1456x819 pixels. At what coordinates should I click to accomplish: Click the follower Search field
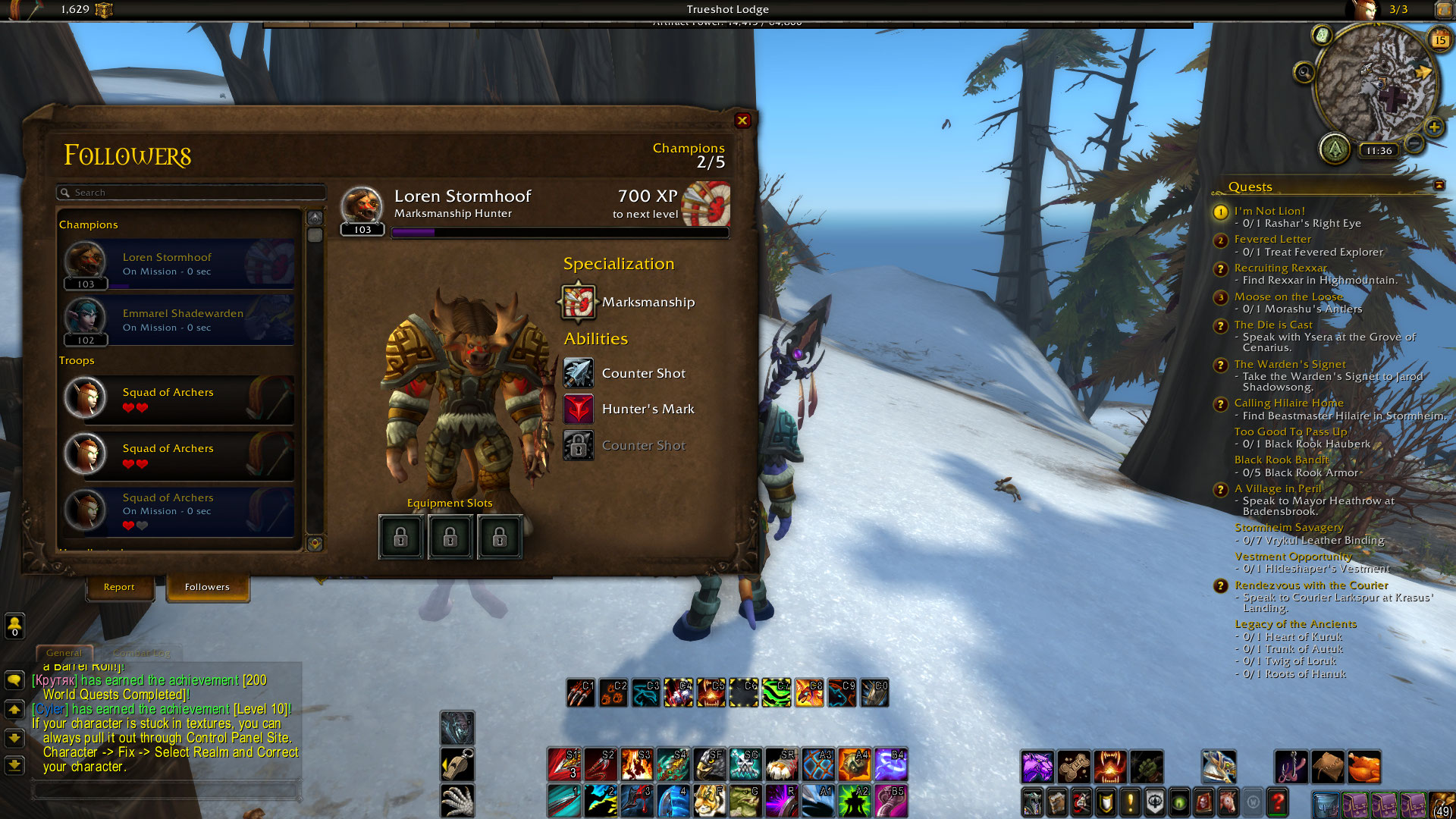click(x=193, y=193)
